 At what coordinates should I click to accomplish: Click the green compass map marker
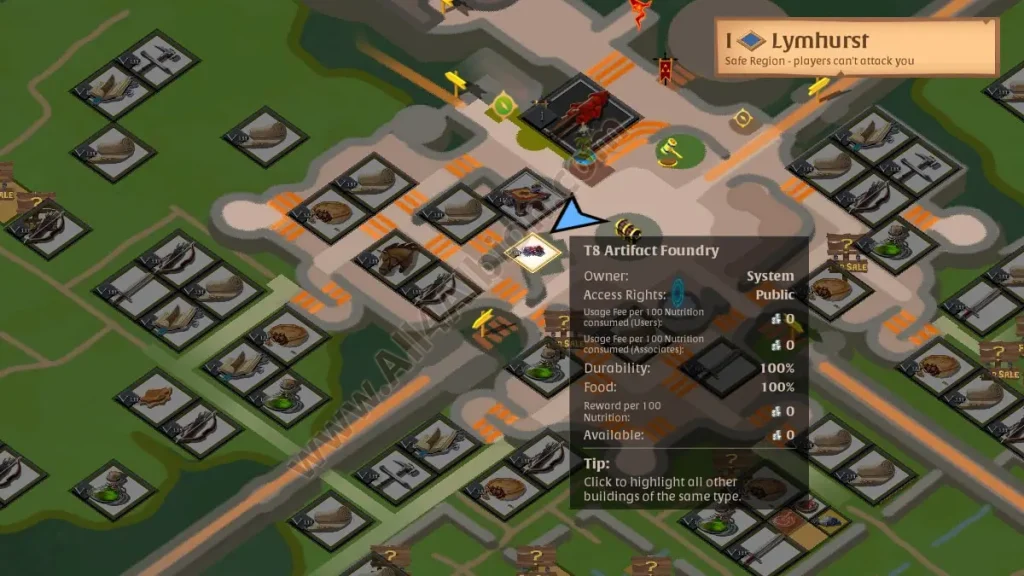pyautogui.click(x=504, y=104)
